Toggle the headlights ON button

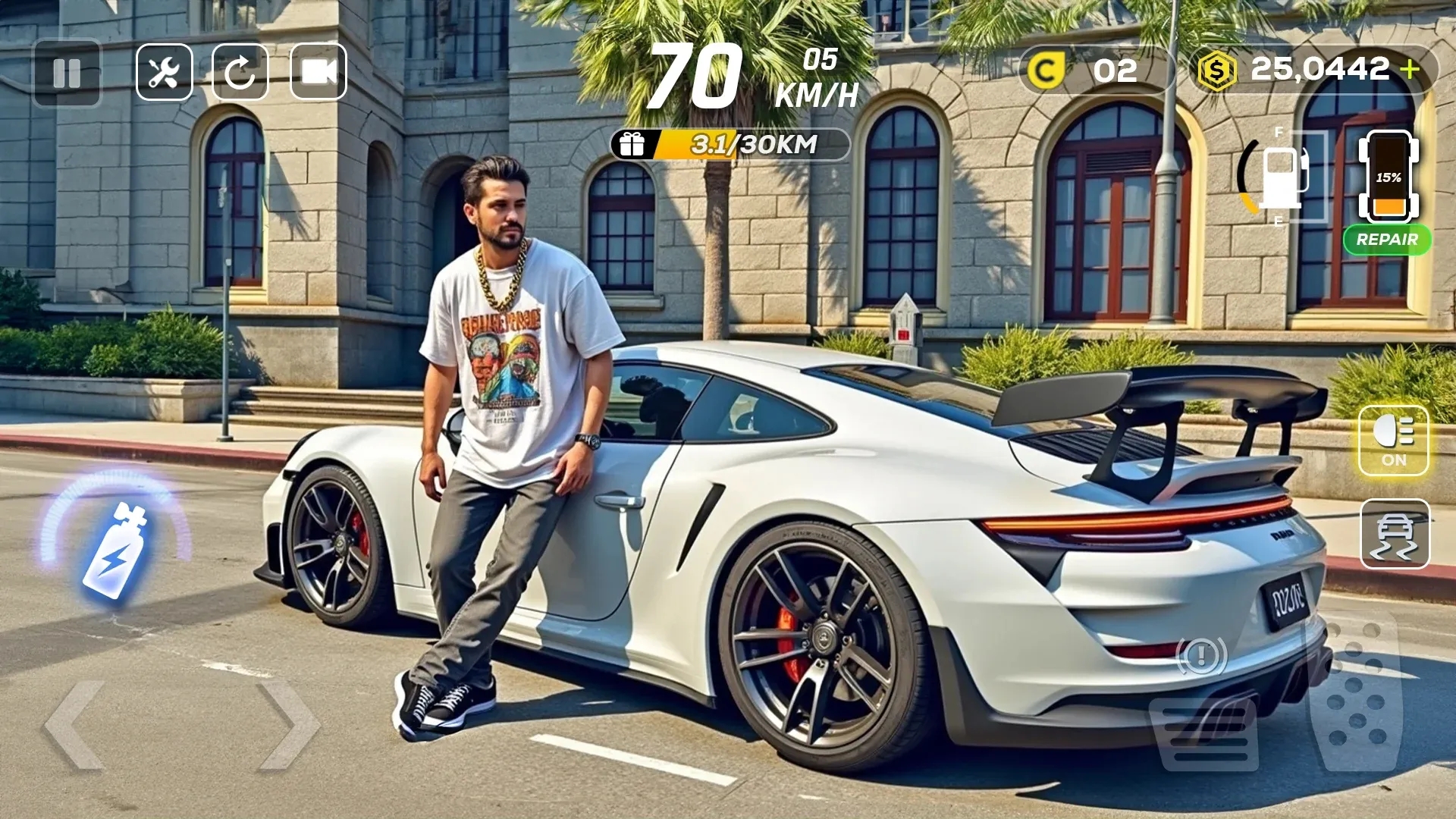(1393, 441)
